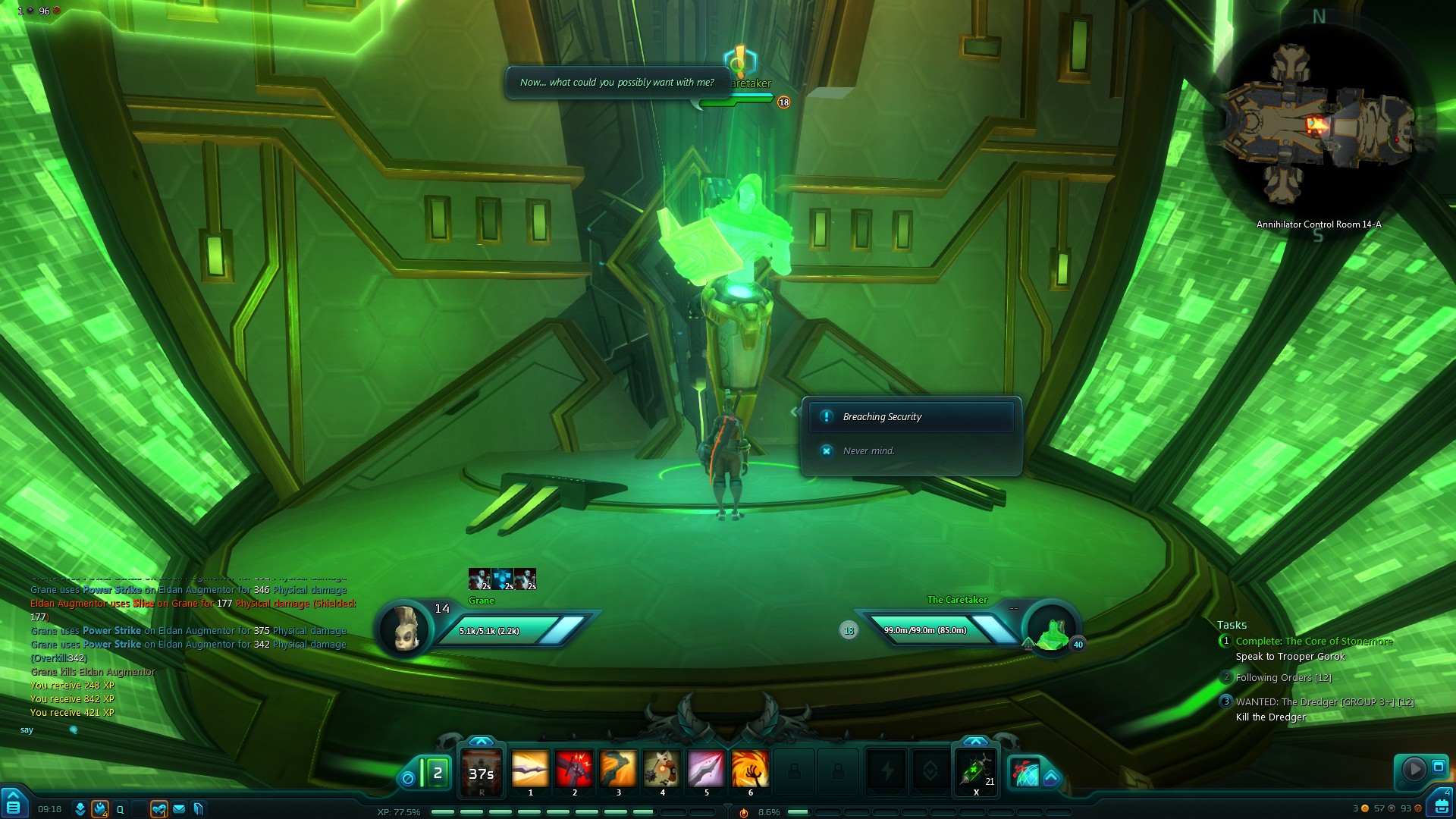1456x819 pixels.
Task: Open the flame icon with badge 4
Action: point(100,809)
